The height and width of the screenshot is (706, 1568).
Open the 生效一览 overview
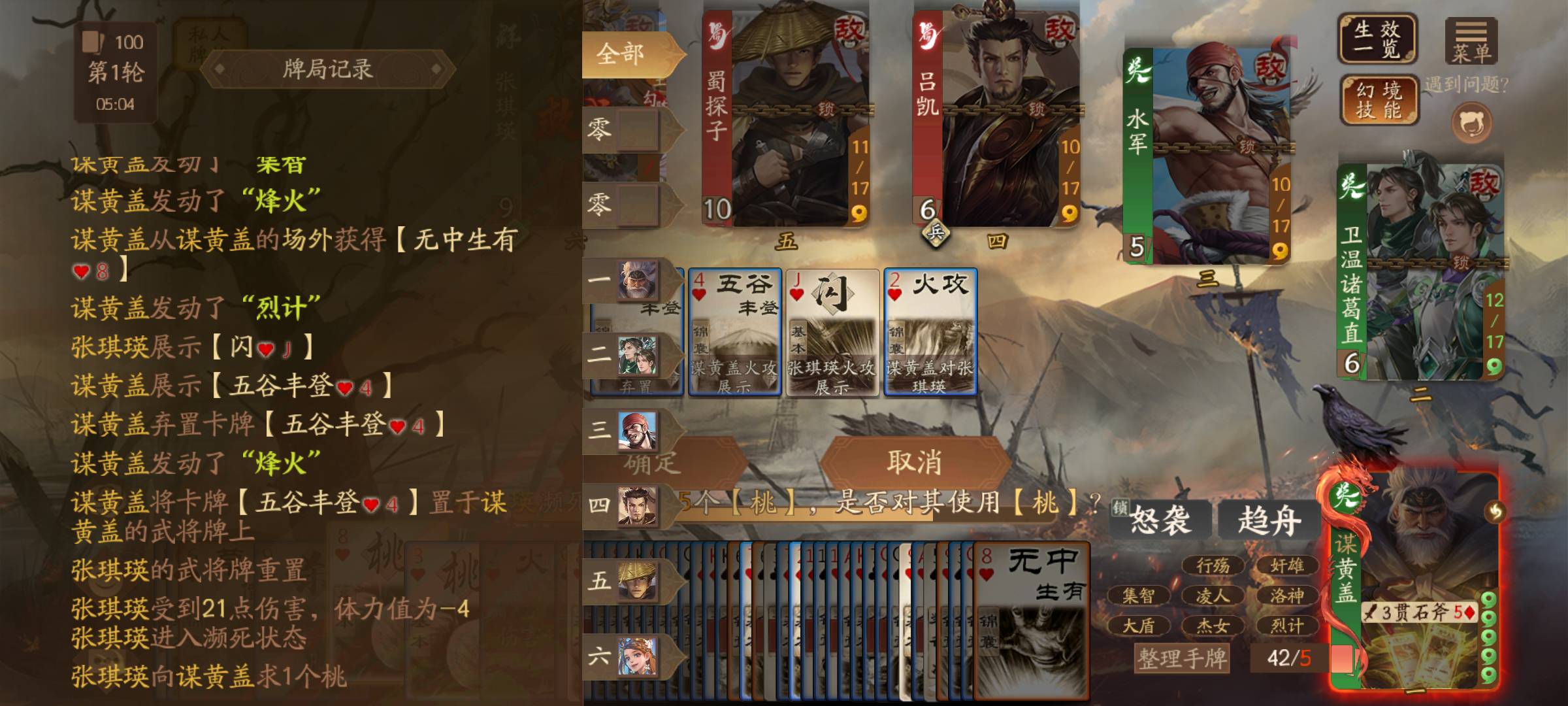tap(1377, 39)
